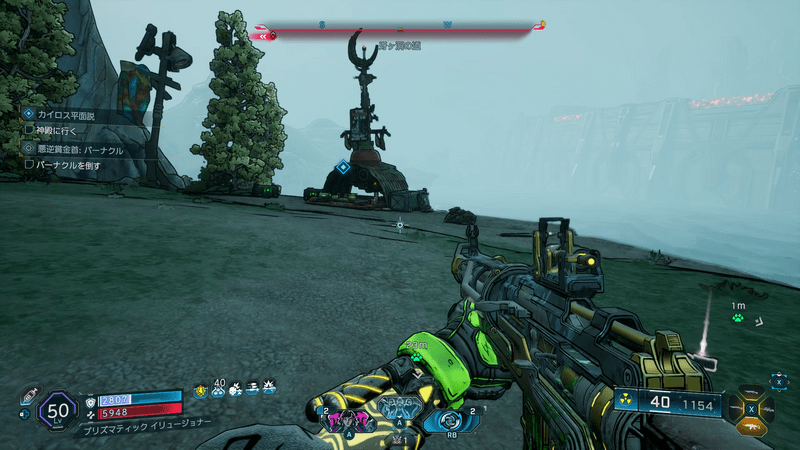Click the syringe repair kit icon
Screen dimensions: 800x450
tap(28, 395)
